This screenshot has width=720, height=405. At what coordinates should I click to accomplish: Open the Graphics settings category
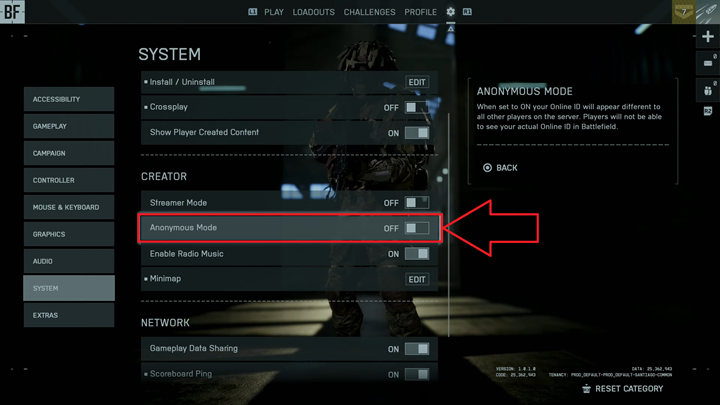(69, 234)
